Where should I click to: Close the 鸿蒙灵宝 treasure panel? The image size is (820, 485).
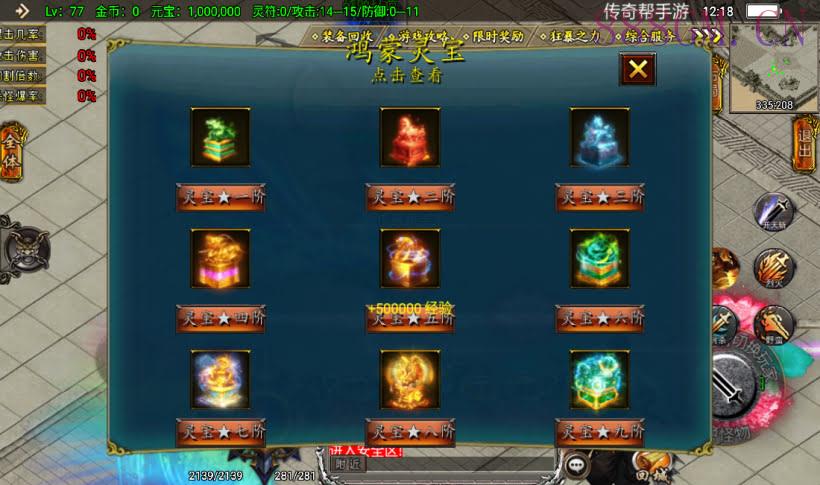637,69
